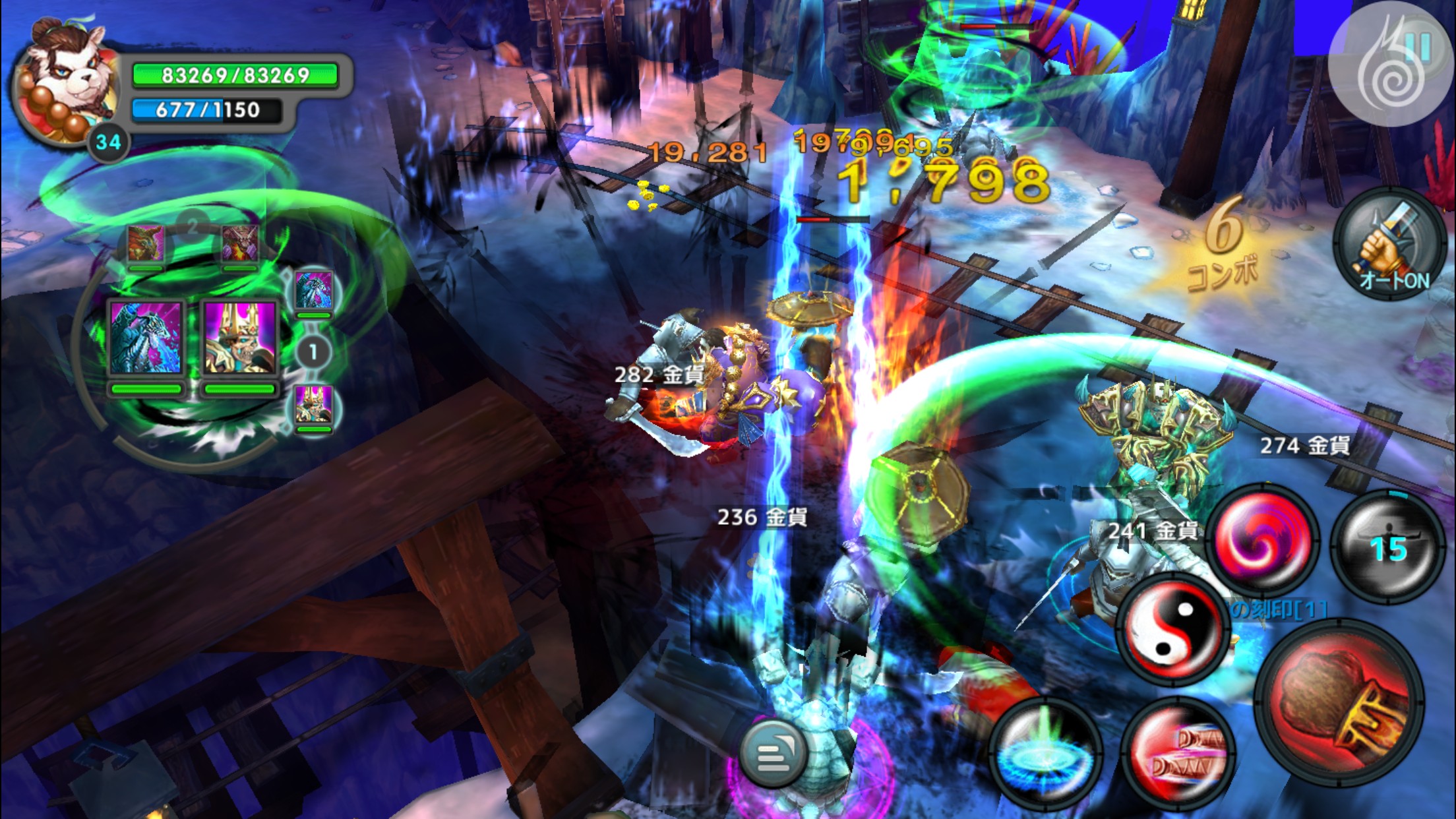Switch to summon team 1
The image size is (1456, 819).
pyautogui.click(x=313, y=352)
